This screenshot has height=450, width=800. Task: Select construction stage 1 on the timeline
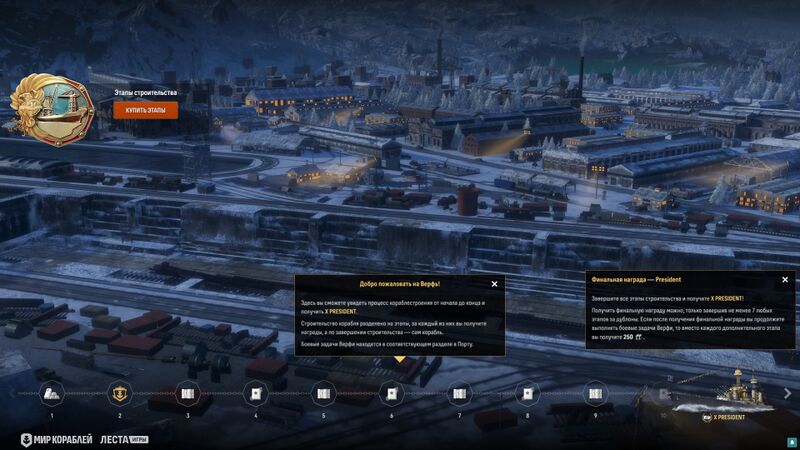[x=52, y=393]
